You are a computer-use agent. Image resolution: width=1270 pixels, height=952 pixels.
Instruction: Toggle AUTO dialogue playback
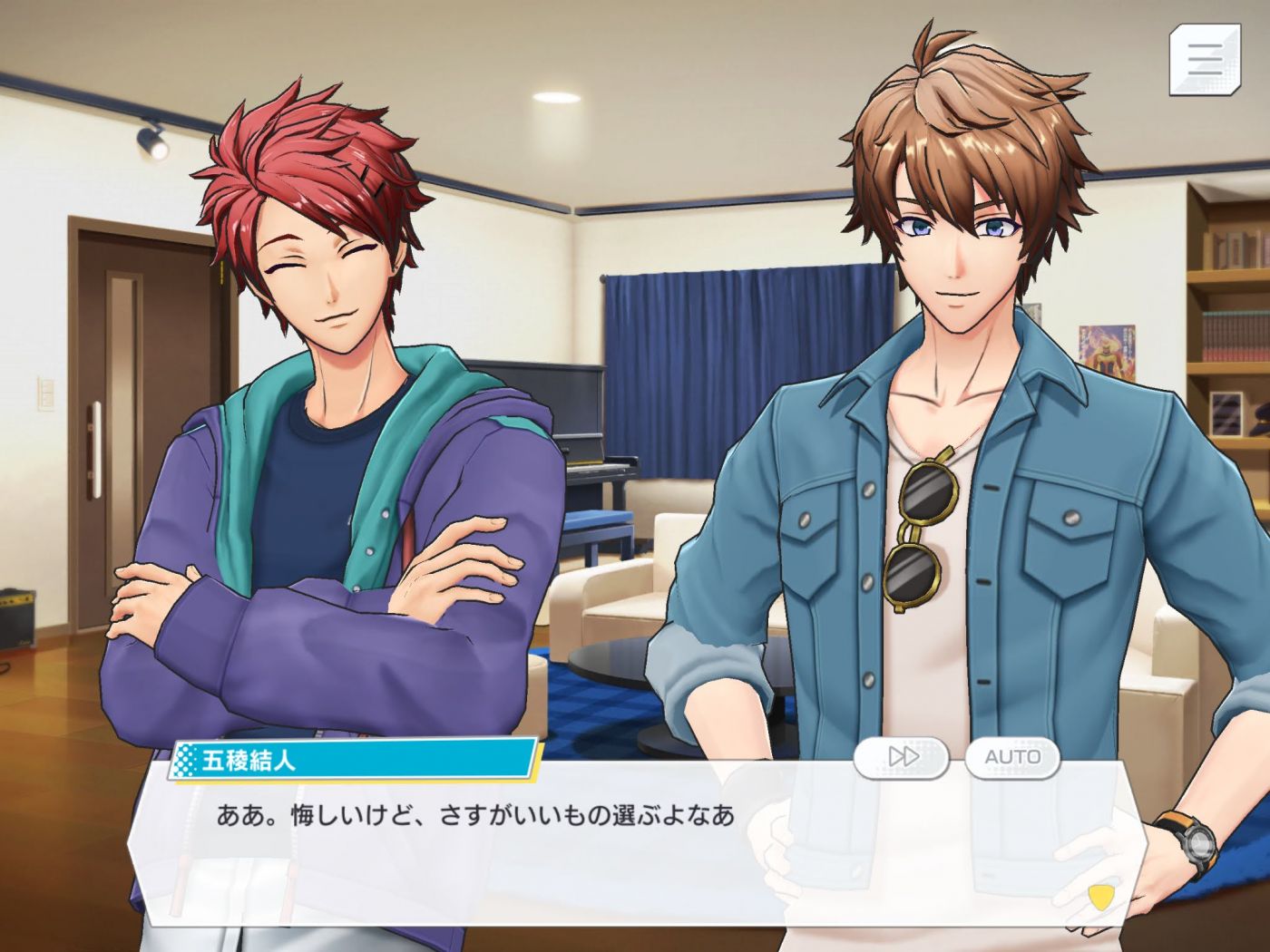point(1011,756)
